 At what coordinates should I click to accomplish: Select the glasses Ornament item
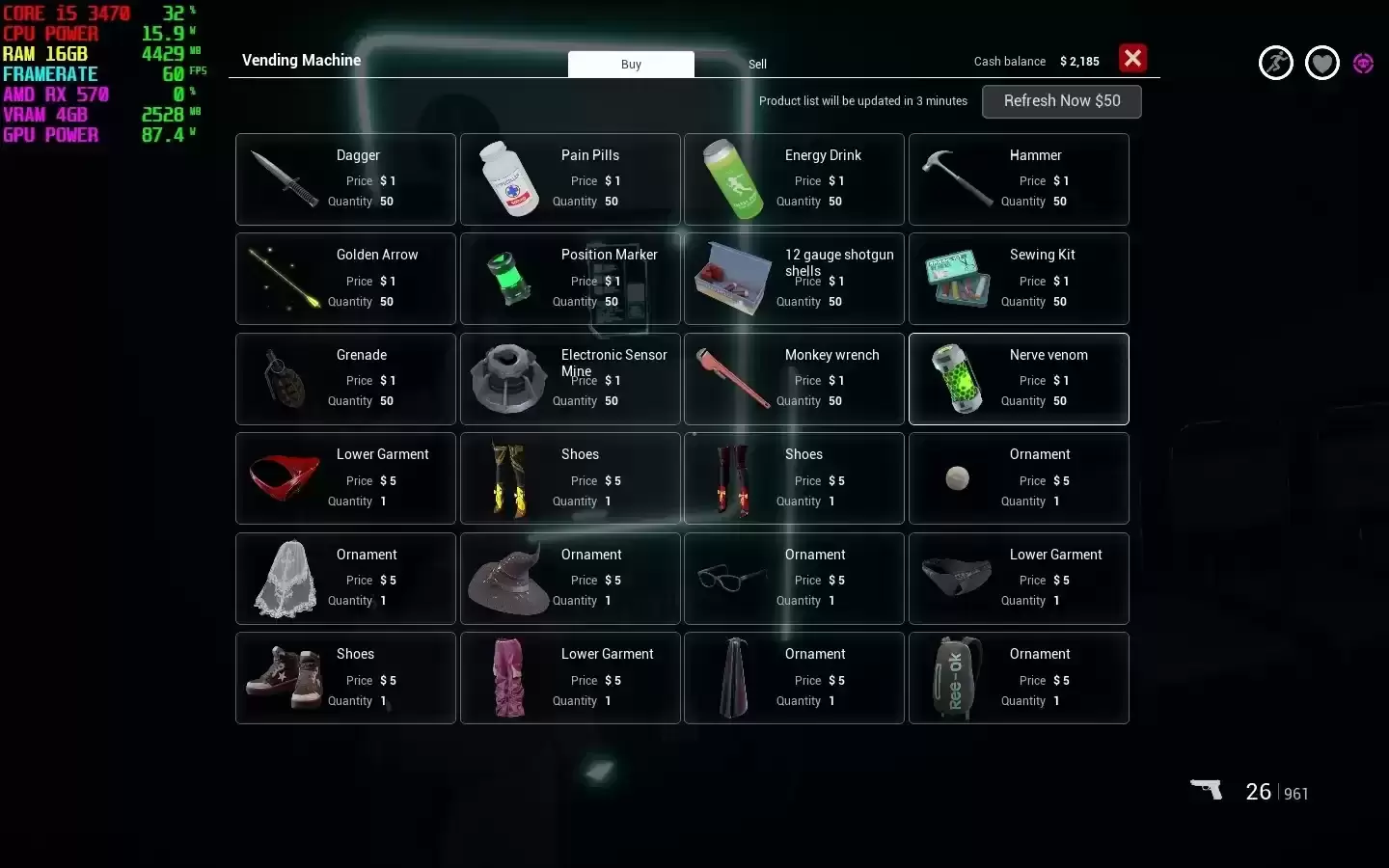pos(794,579)
